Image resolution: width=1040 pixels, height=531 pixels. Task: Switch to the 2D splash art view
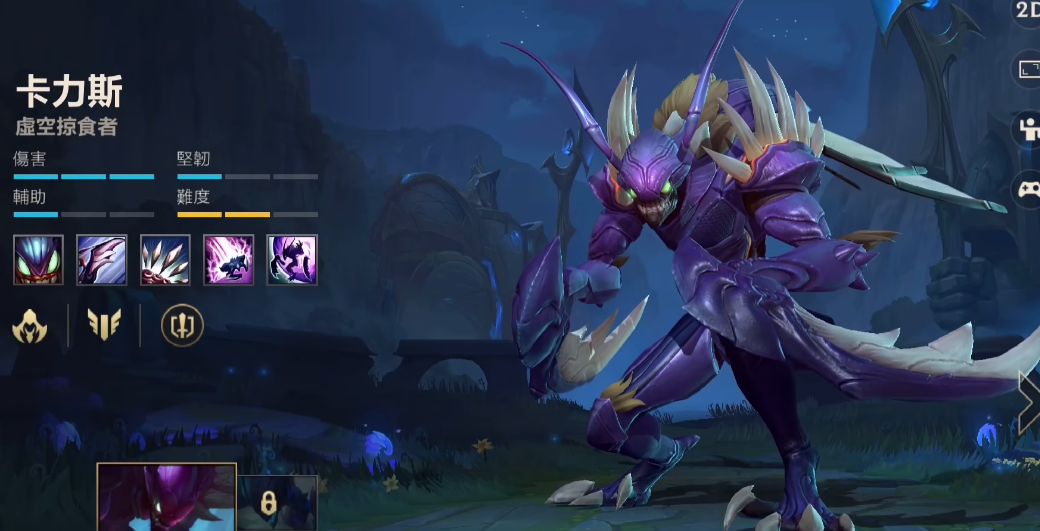pos(1028,10)
